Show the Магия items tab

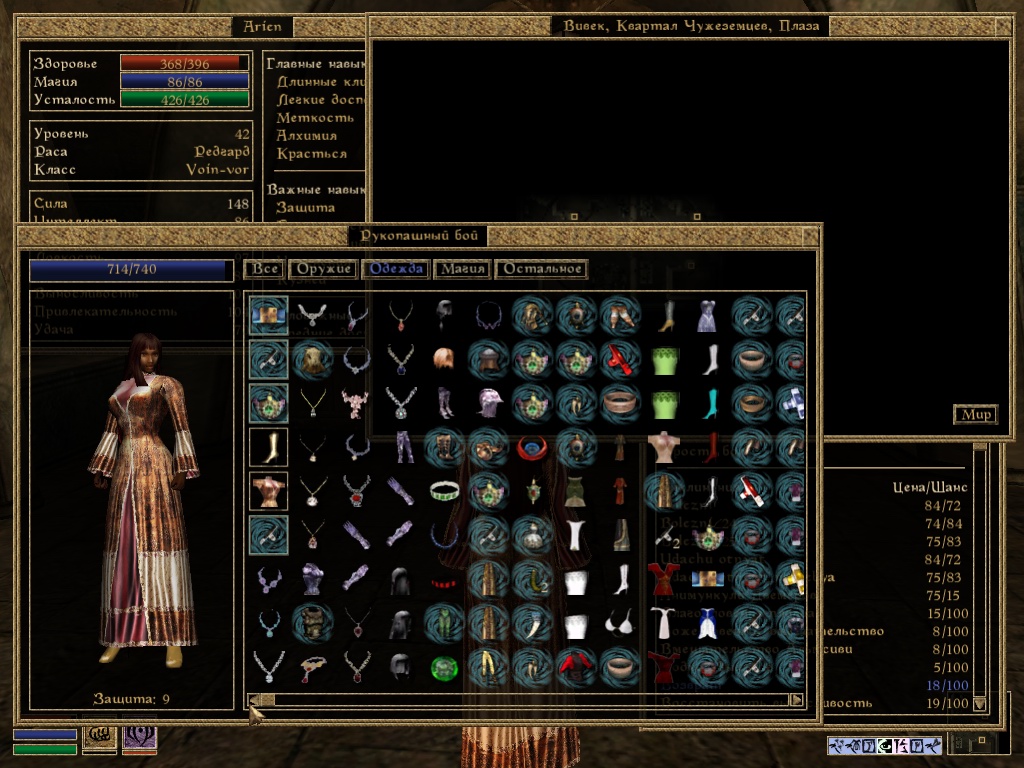tap(462, 269)
